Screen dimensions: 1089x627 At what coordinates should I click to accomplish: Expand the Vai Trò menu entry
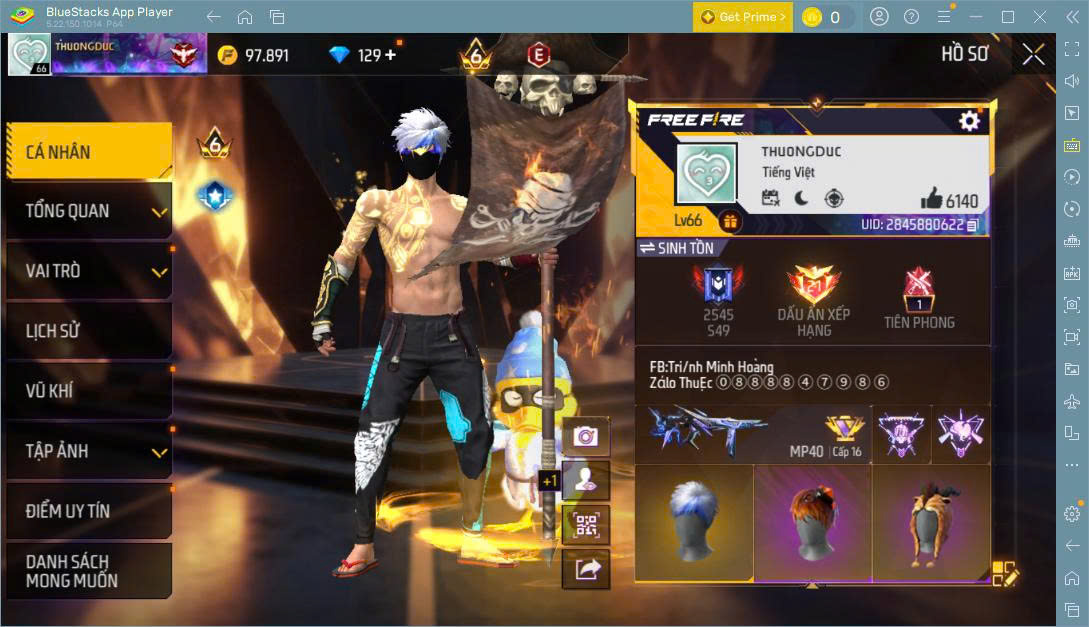(x=88, y=271)
